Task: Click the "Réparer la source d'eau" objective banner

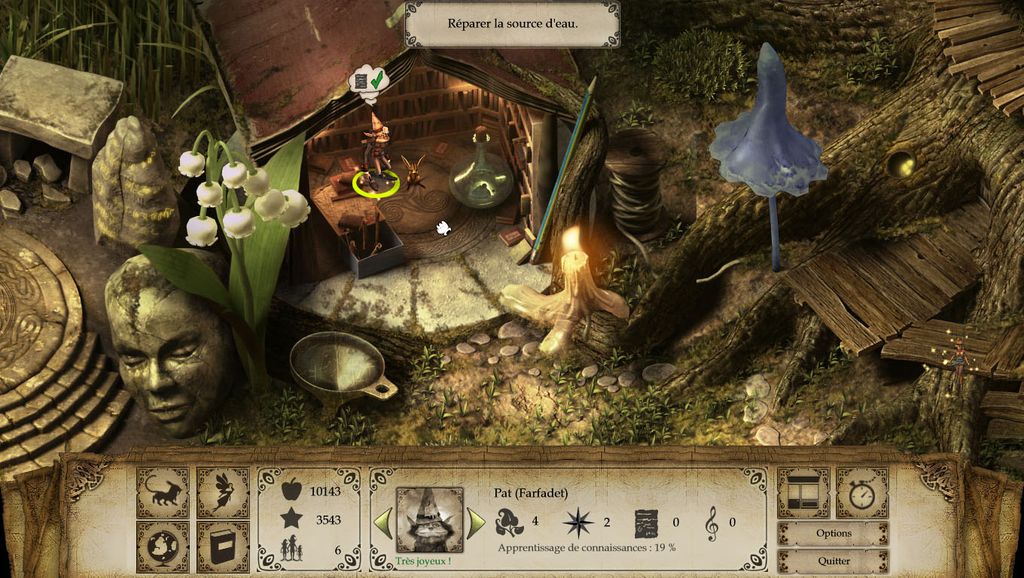Action: tap(511, 23)
